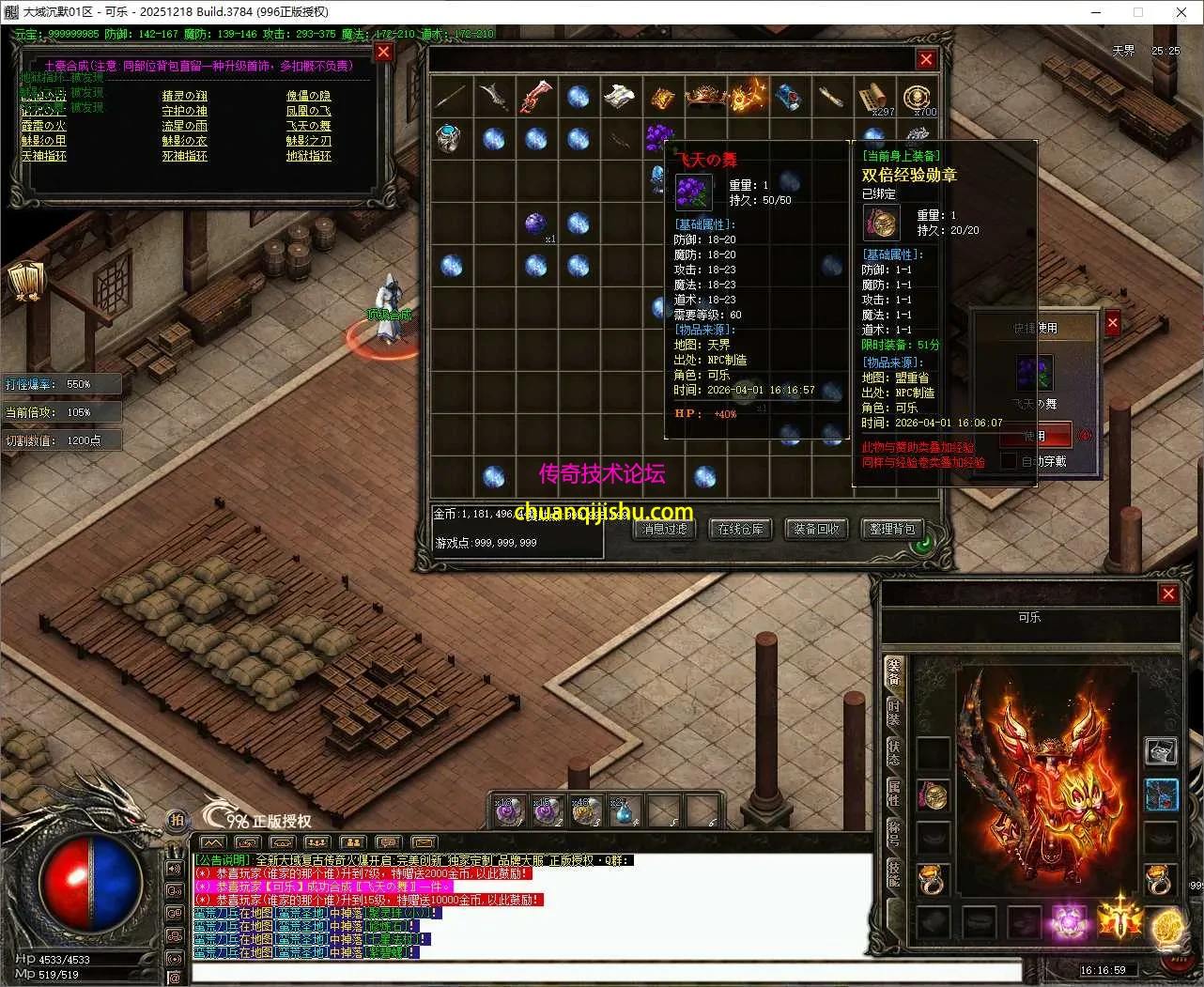The height and width of the screenshot is (987, 1204).
Task: Close the backpack inventory window
Action: pos(926,59)
